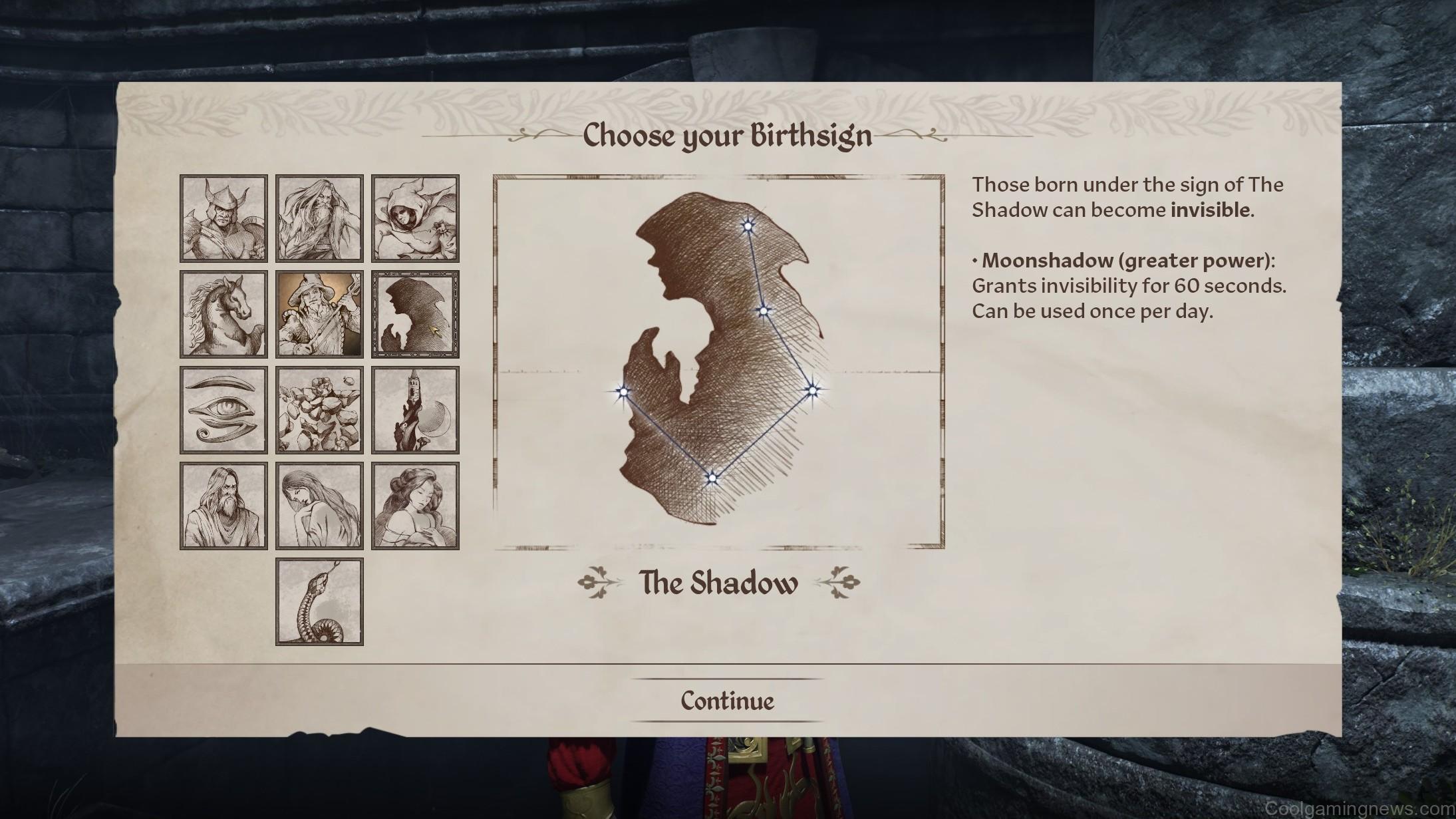Viewport: 1456px width, 819px height.
Task: Select the eye birthsign icon
Action: pos(223,409)
